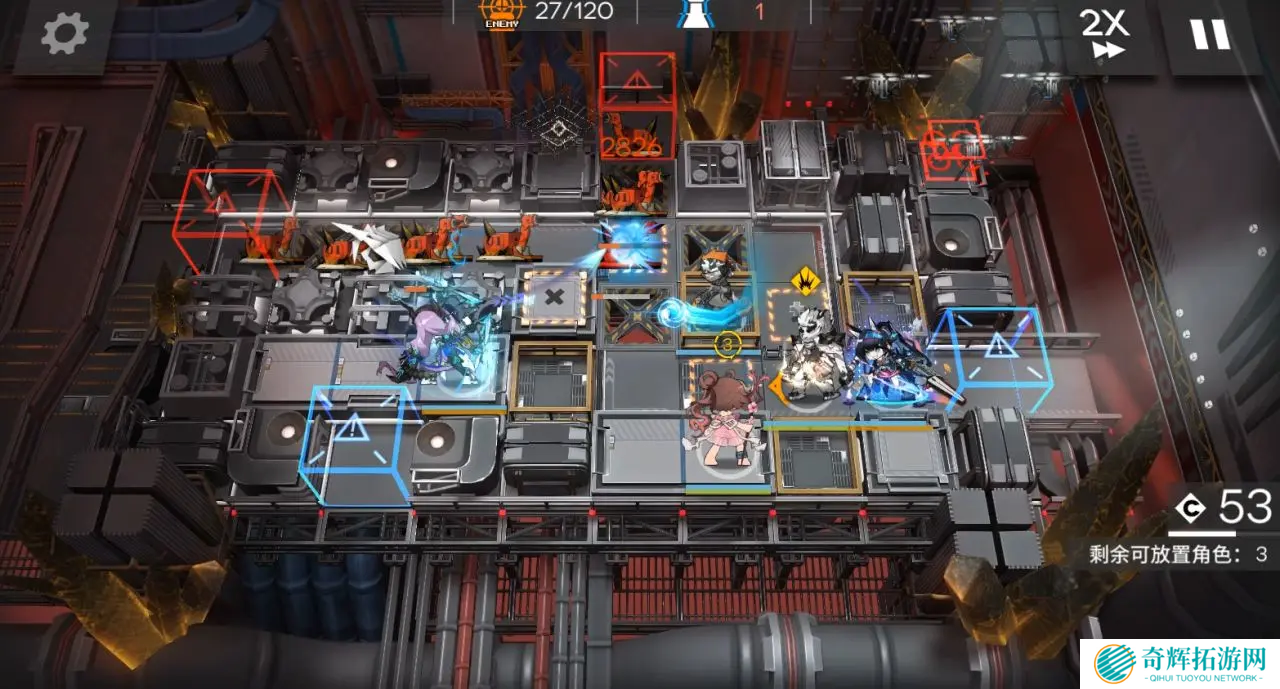Pause the battle
Image resolution: width=1280 pixels, height=689 pixels.
[x=1209, y=34]
